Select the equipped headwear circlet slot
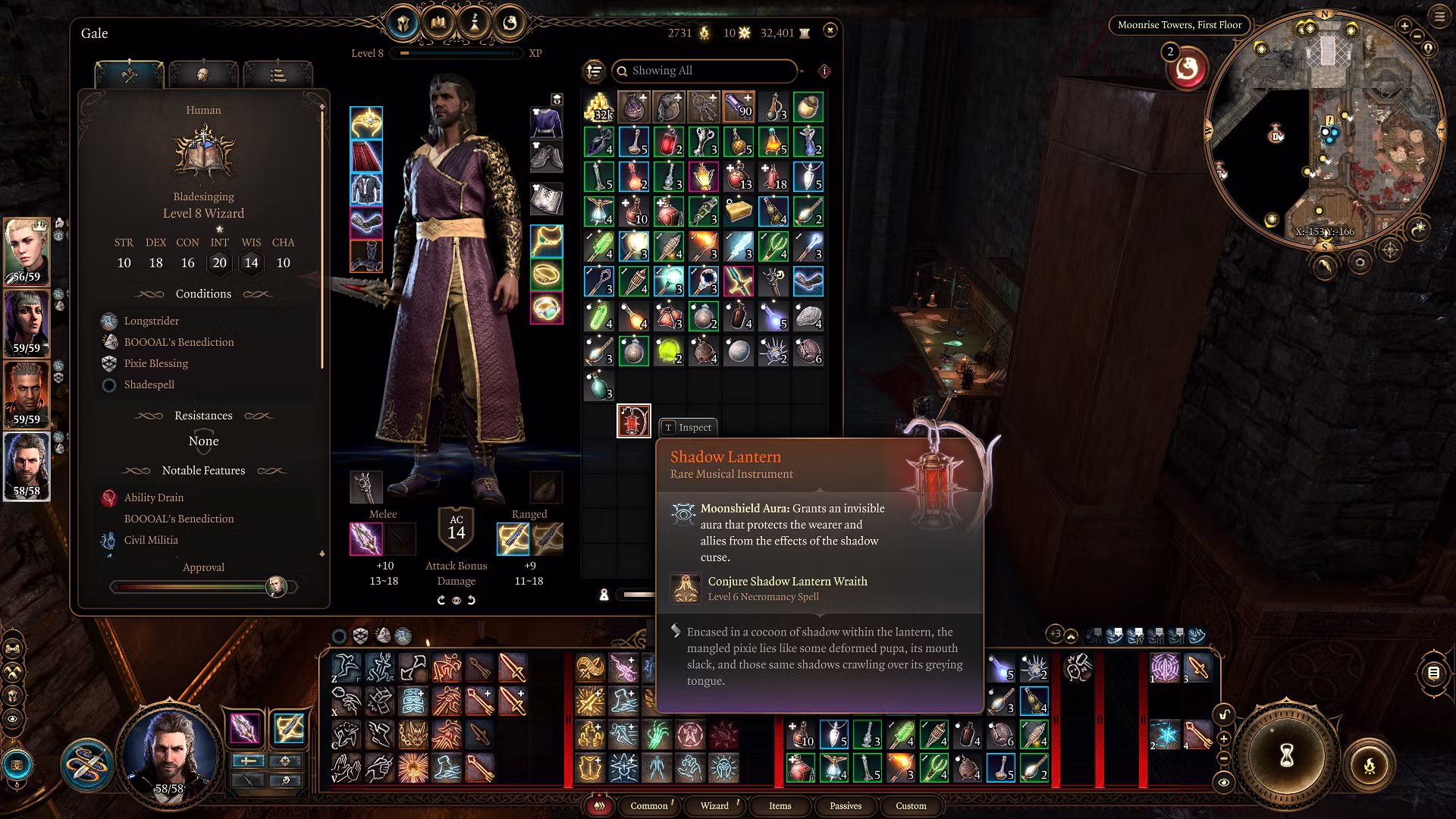1456x819 pixels. click(366, 123)
